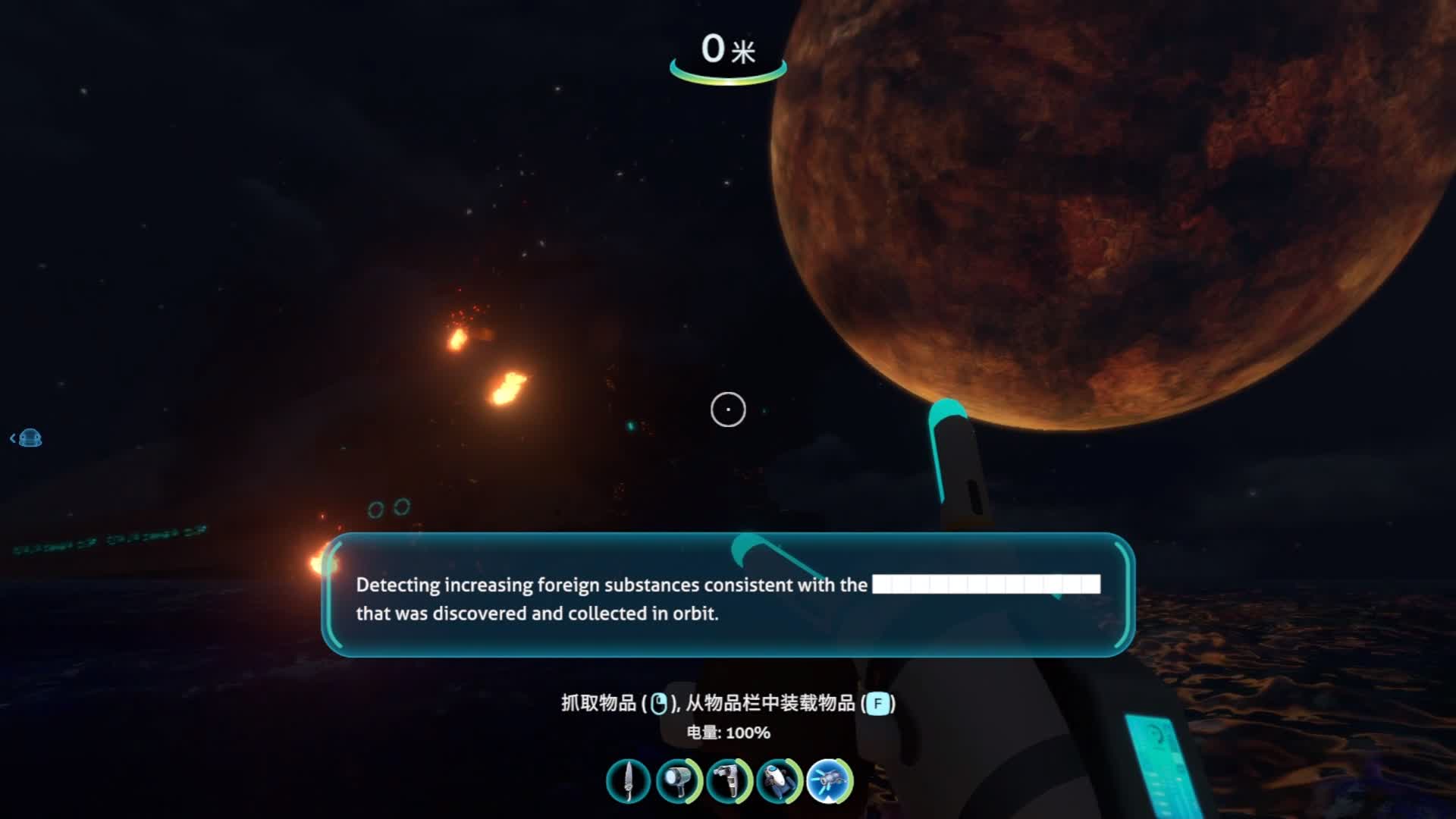
Task: Equip the flashlight from the hotbar
Action: [x=678, y=781]
